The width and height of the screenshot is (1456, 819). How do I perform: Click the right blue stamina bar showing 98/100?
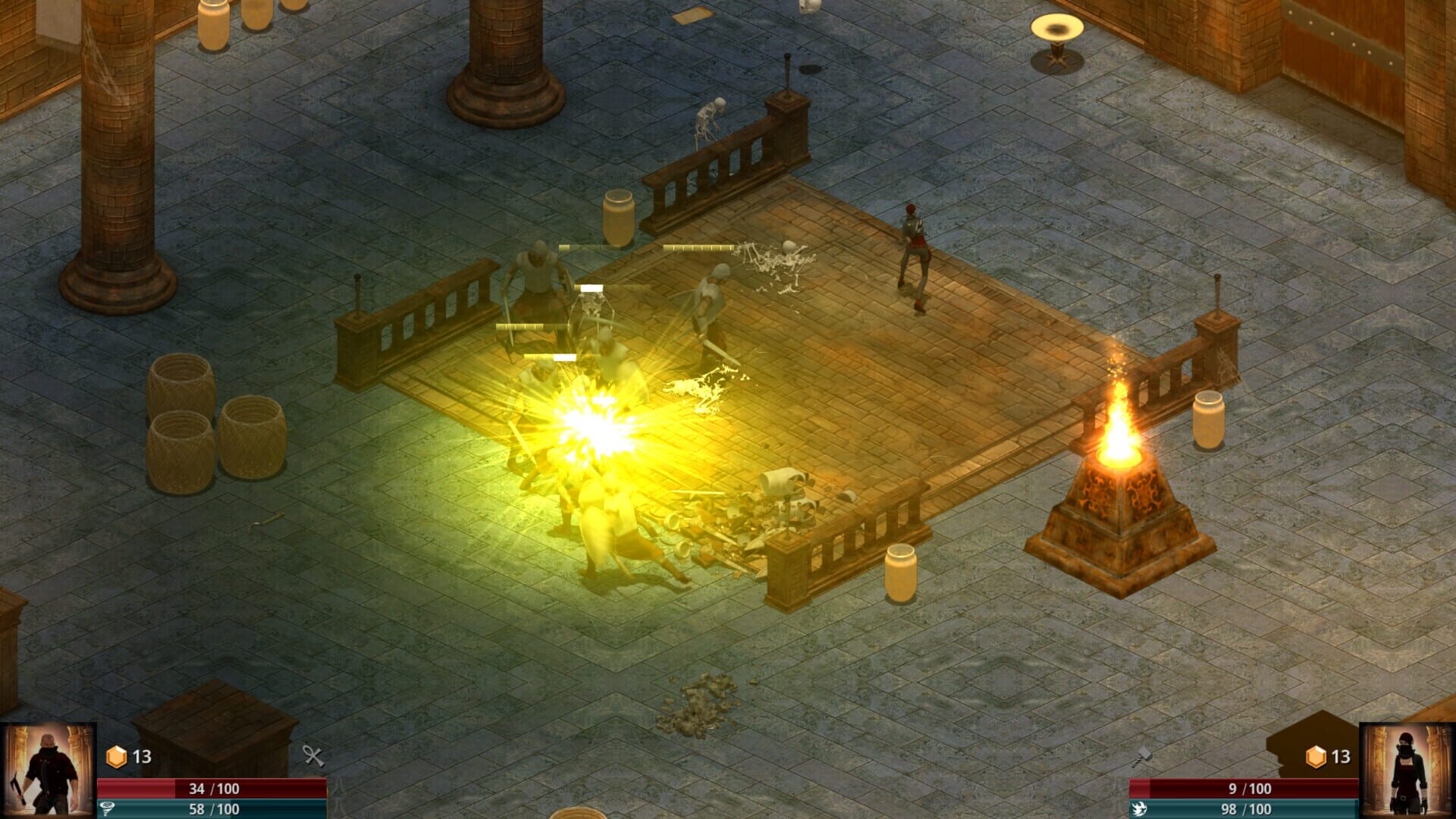[1242, 809]
